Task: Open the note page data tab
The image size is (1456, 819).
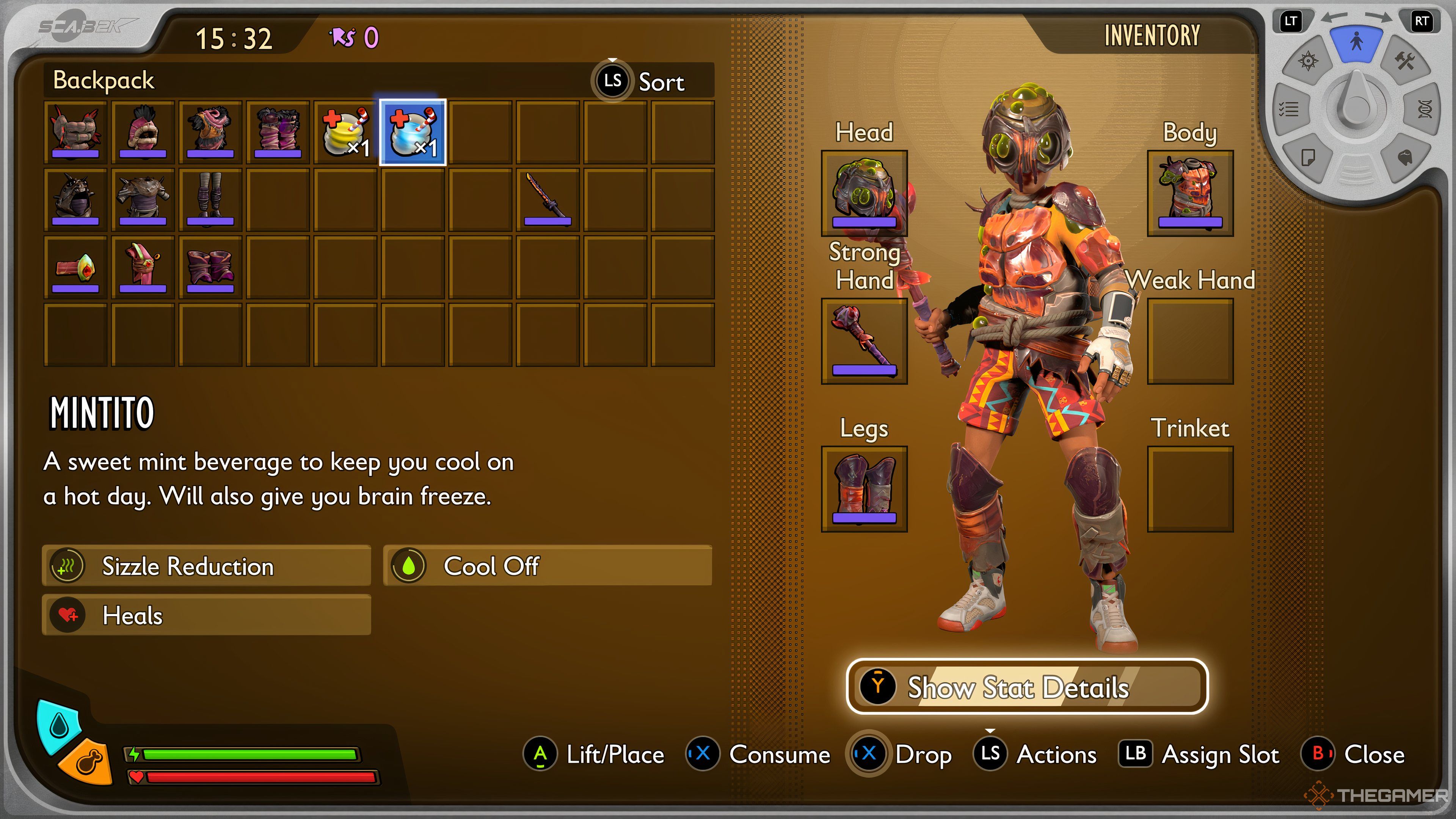Action: (x=1308, y=157)
